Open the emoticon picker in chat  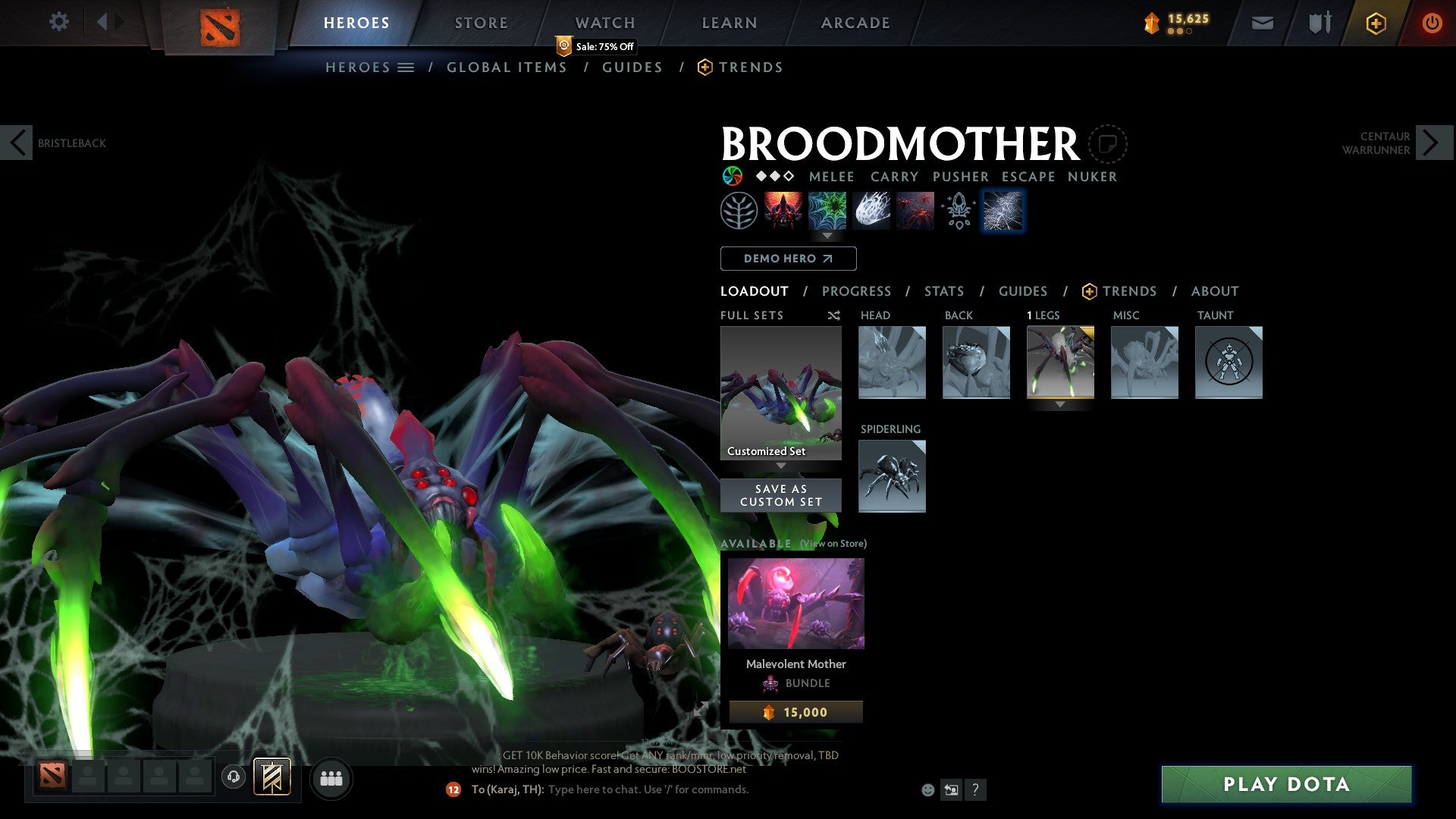[x=927, y=789]
